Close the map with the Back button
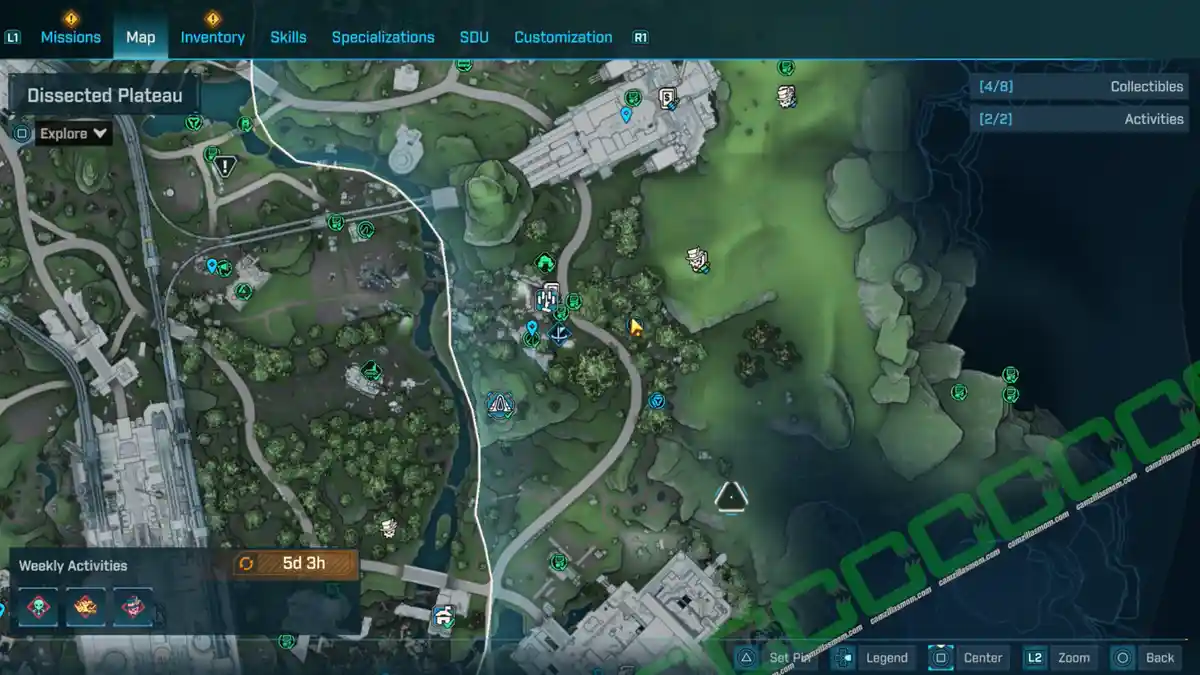 1147,657
